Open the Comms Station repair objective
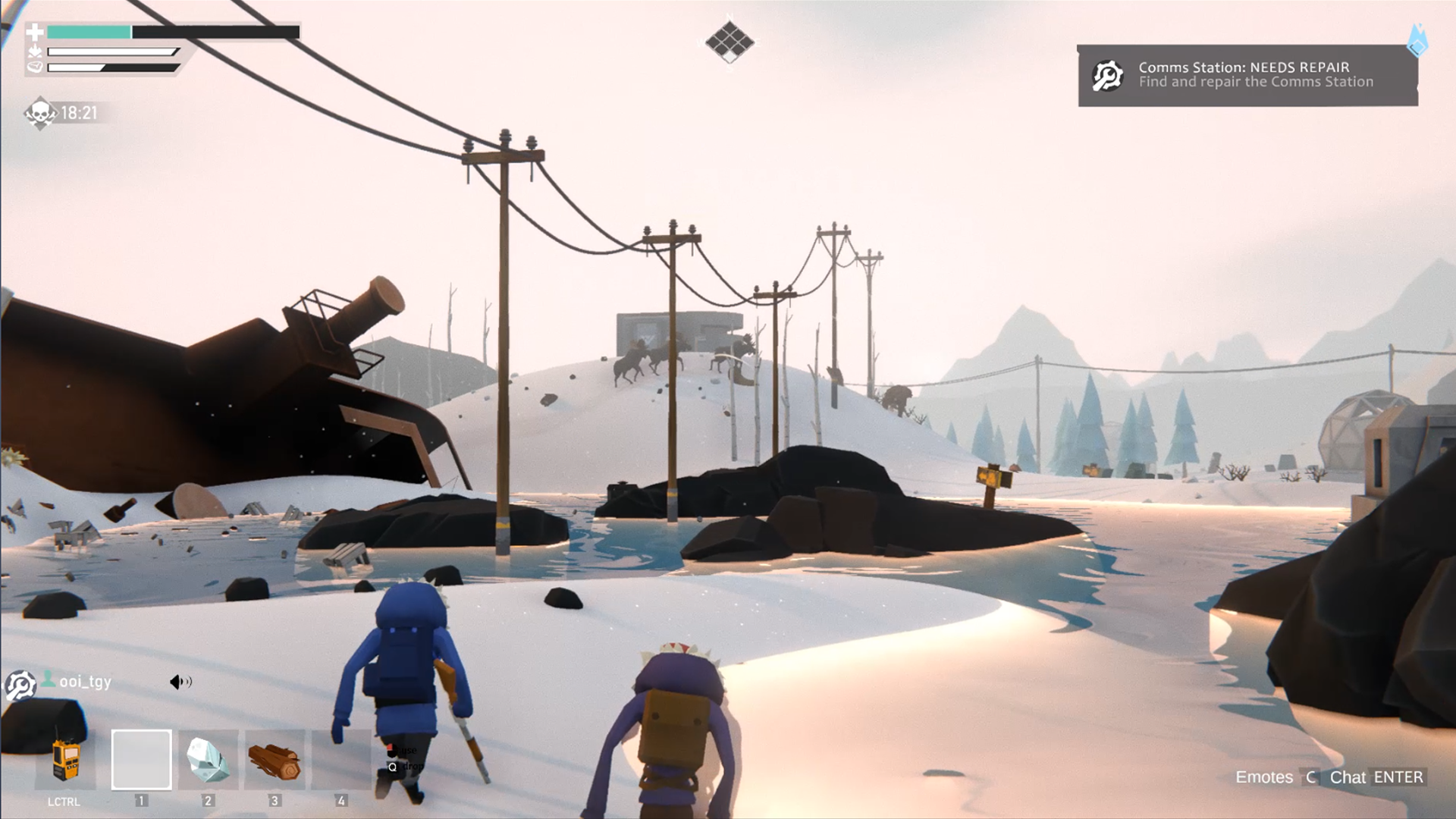The height and width of the screenshot is (819, 1456). point(1247,75)
